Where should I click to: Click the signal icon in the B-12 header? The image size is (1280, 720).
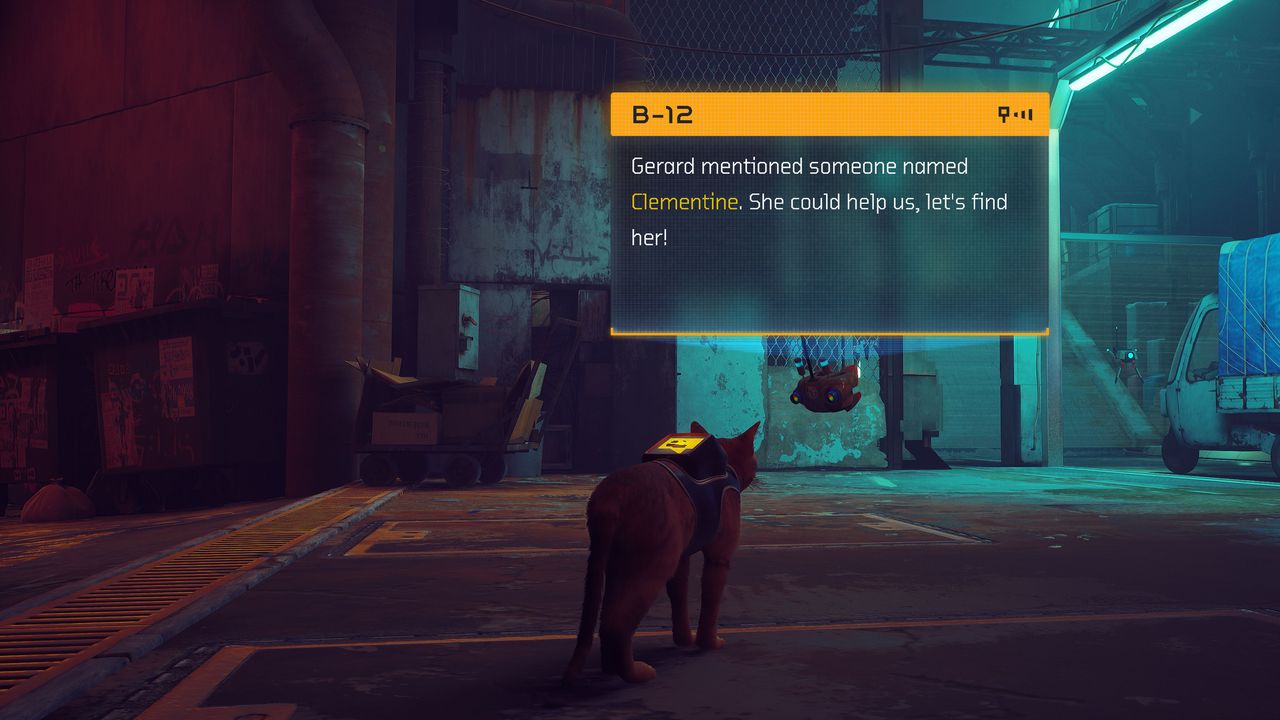click(x=1015, y=115)
